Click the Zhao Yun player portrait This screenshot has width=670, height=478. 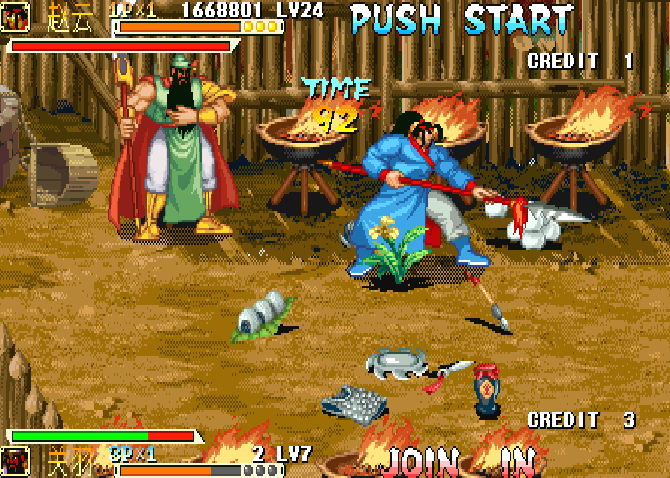point(15,17)
